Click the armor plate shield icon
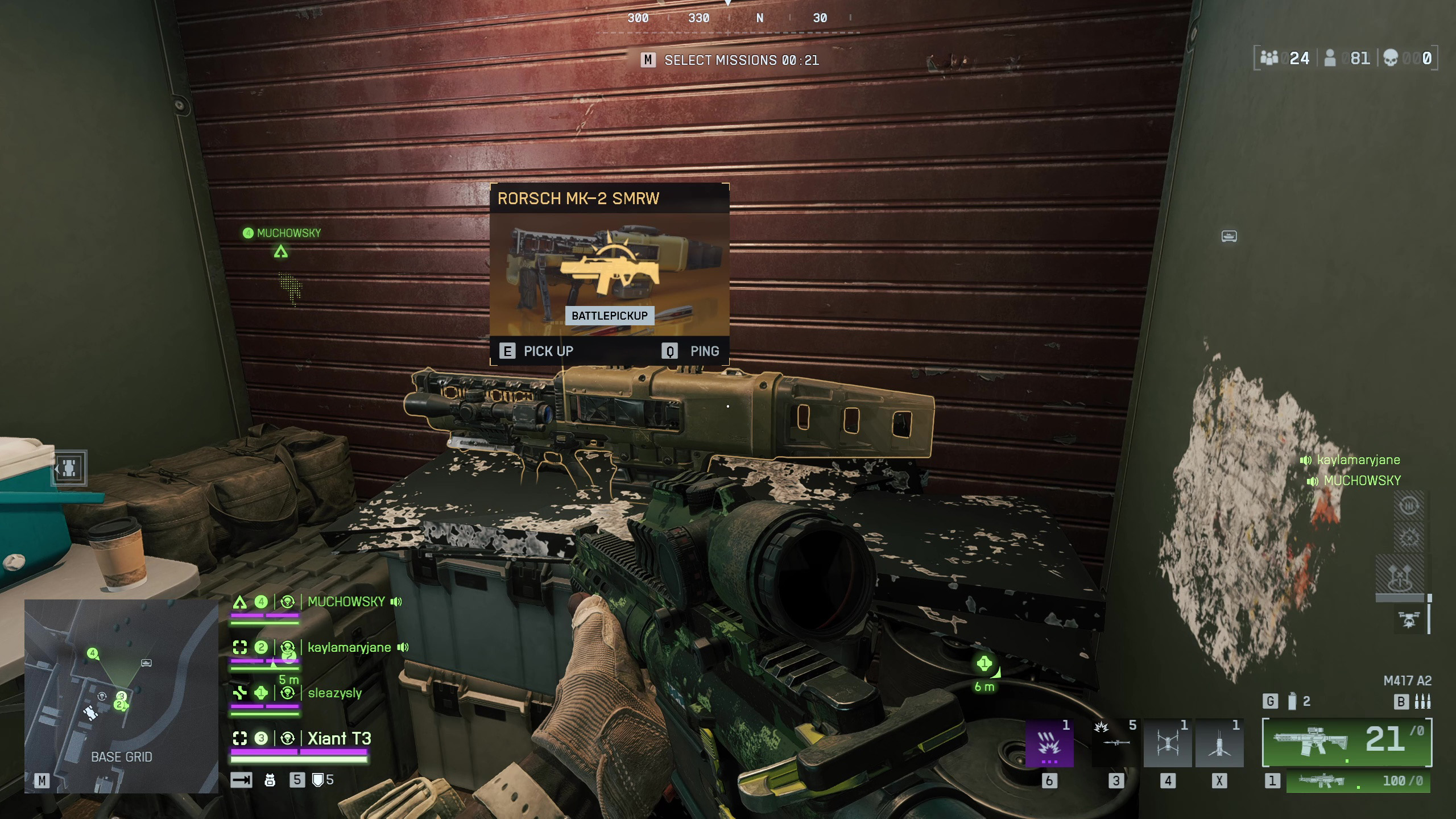The image size is (1456, 819). pos(318,780)
